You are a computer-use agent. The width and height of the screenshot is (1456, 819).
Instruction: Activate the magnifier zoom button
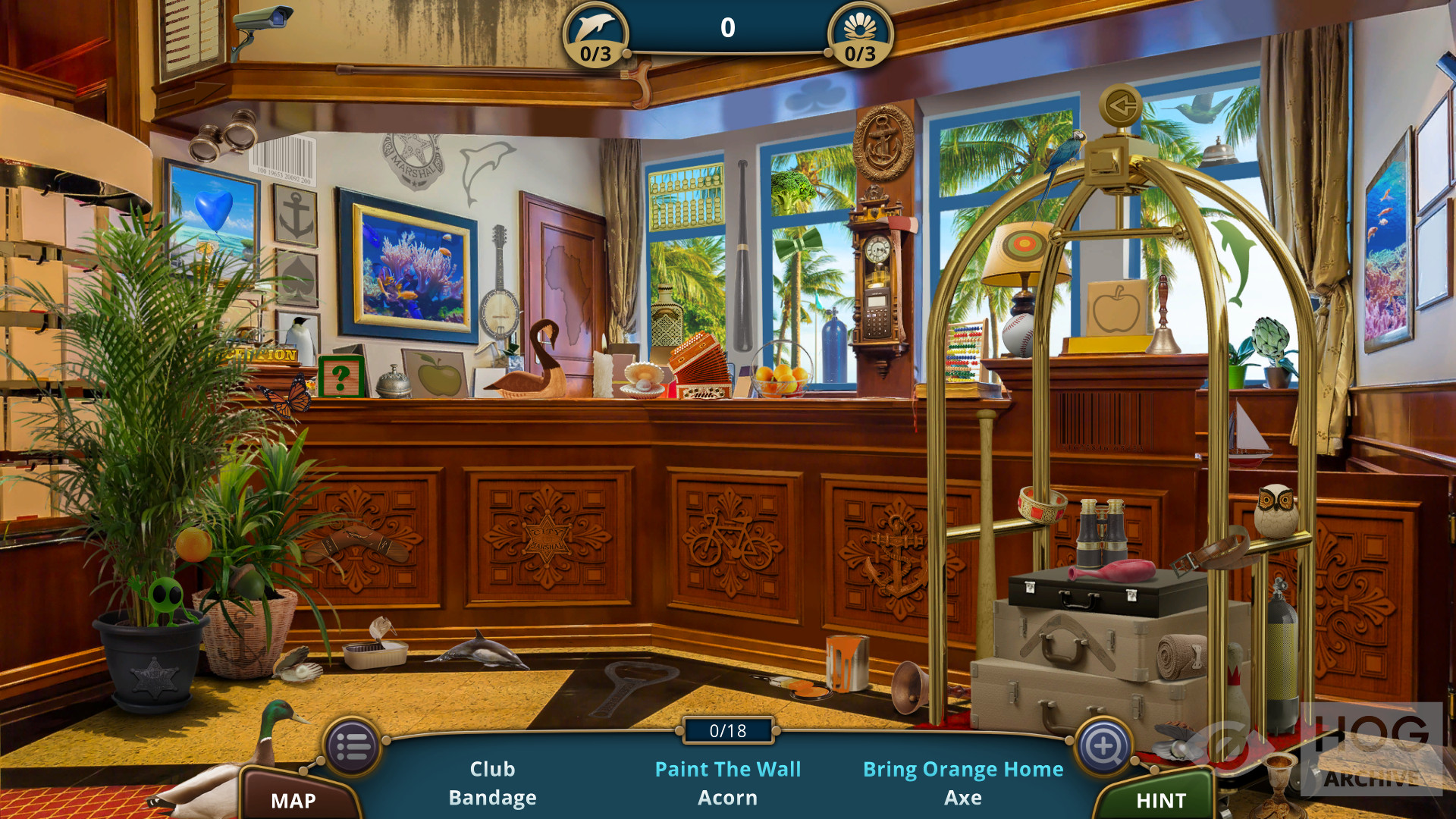pyautogui.click(x=1103, y=746)
